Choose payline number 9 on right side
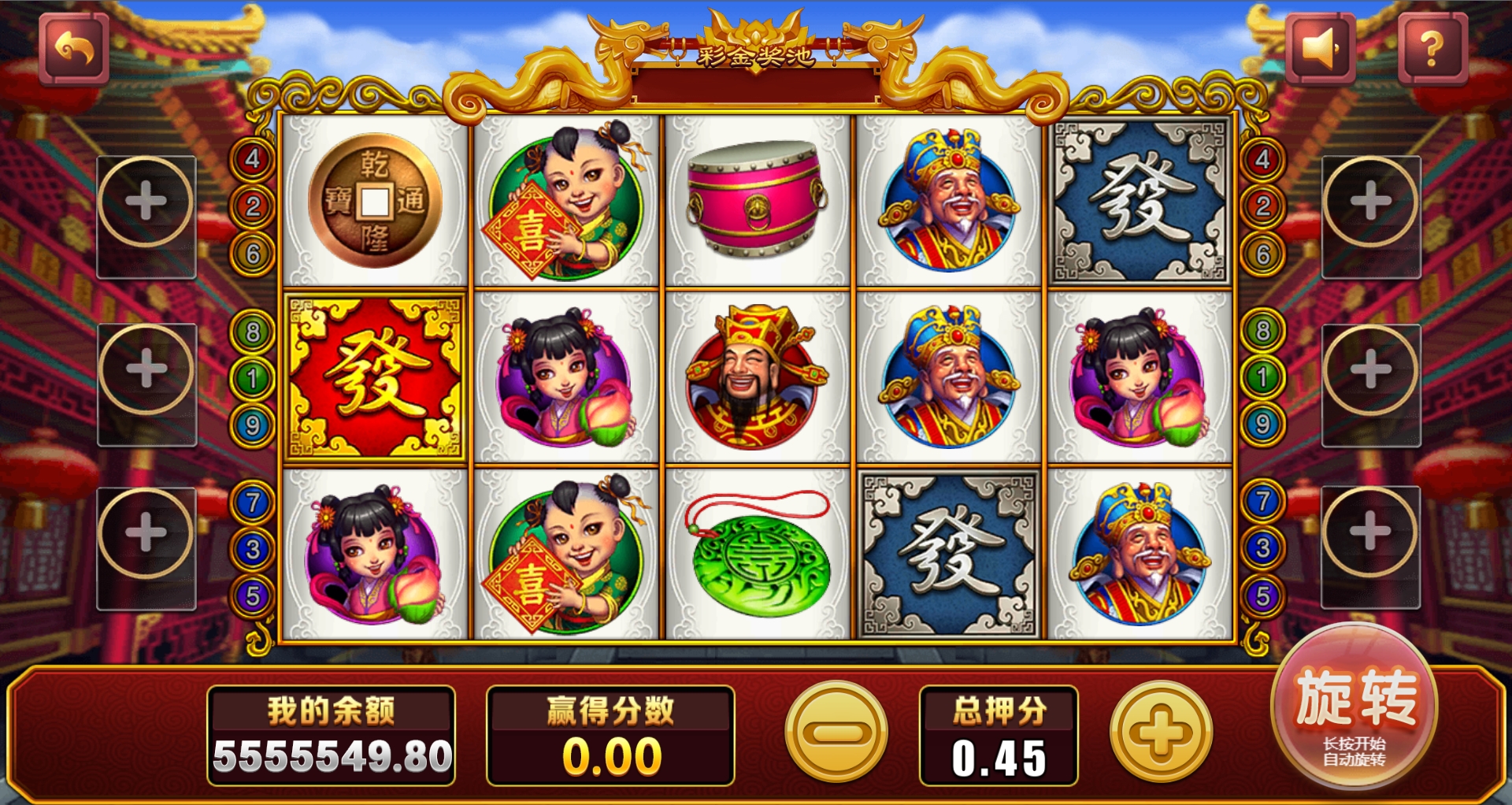 (x=1262, y=425)
